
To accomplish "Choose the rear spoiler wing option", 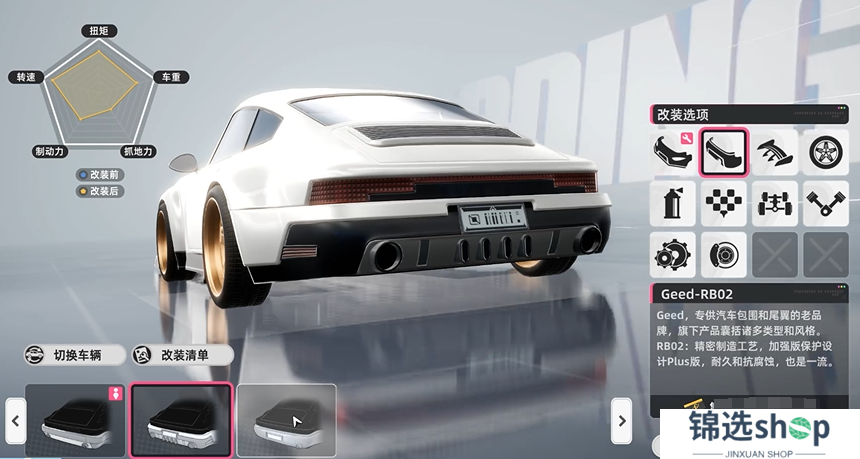I will click(x=775, y=152).
